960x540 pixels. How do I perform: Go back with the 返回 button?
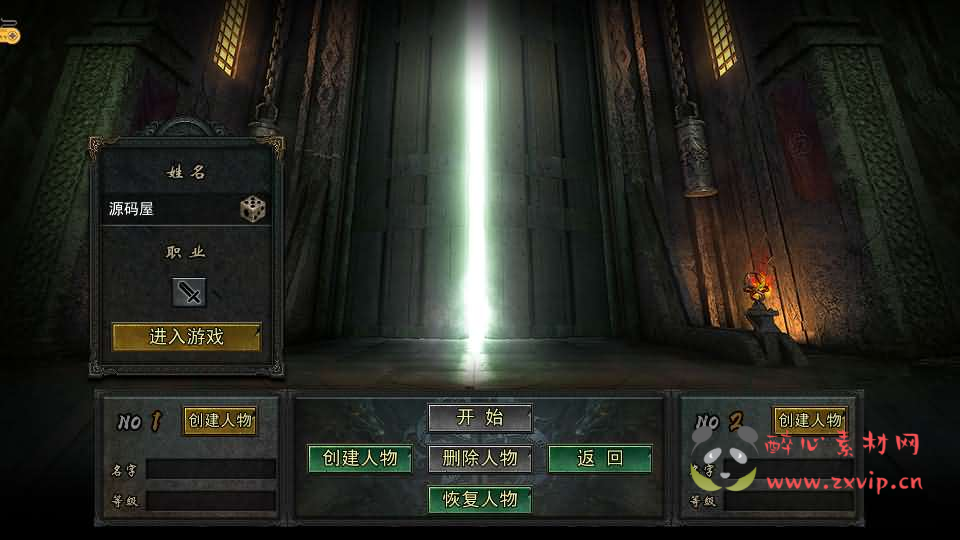coord(600,459)
